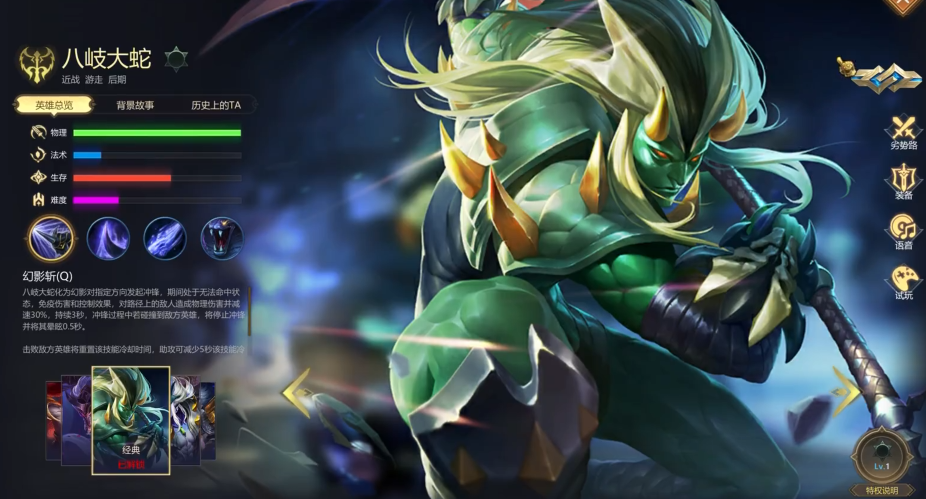Select the 幻影斩 sword slash skill icon
The width and height of the screenshot is (926, 499).
click(51, 239)
